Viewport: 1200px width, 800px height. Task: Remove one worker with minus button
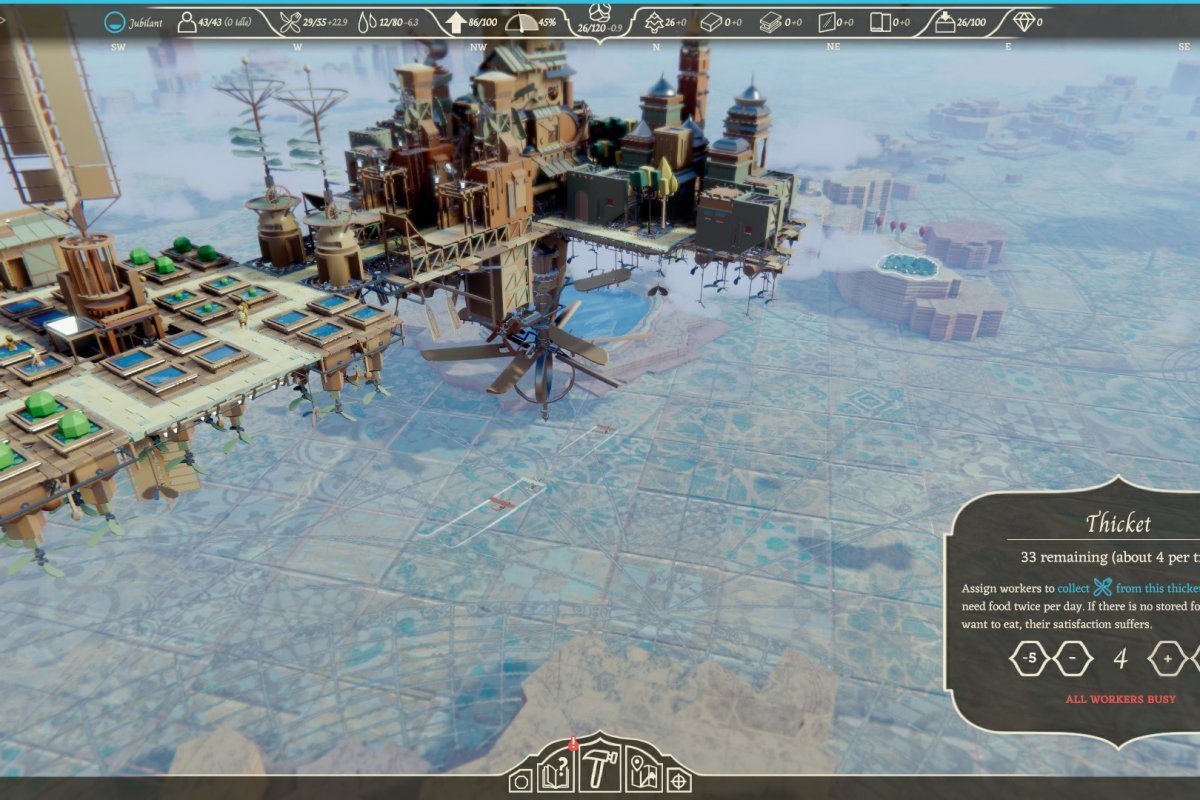[x=1072, y=658]
